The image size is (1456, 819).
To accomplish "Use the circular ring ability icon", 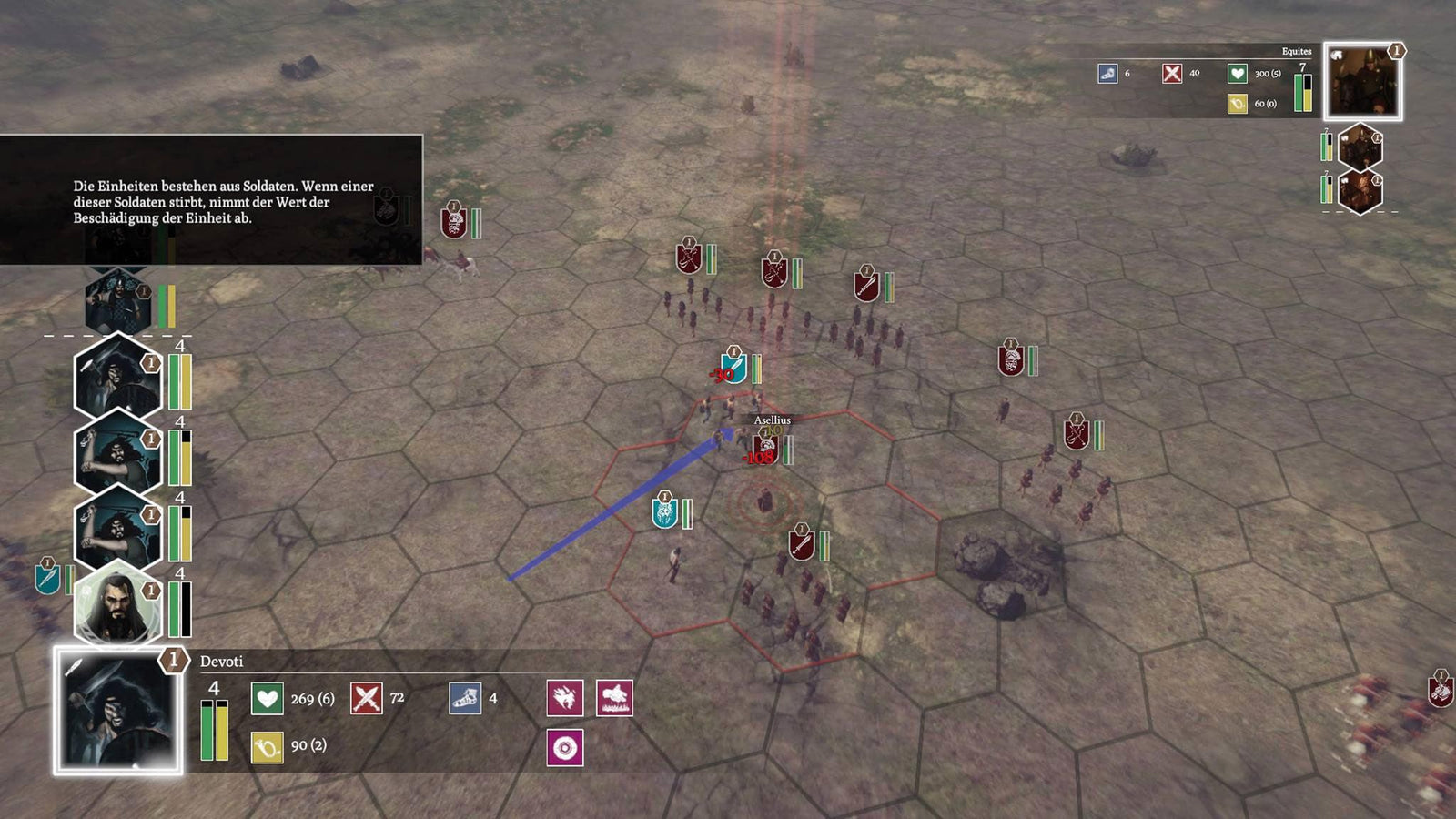I will pos(564,748).
